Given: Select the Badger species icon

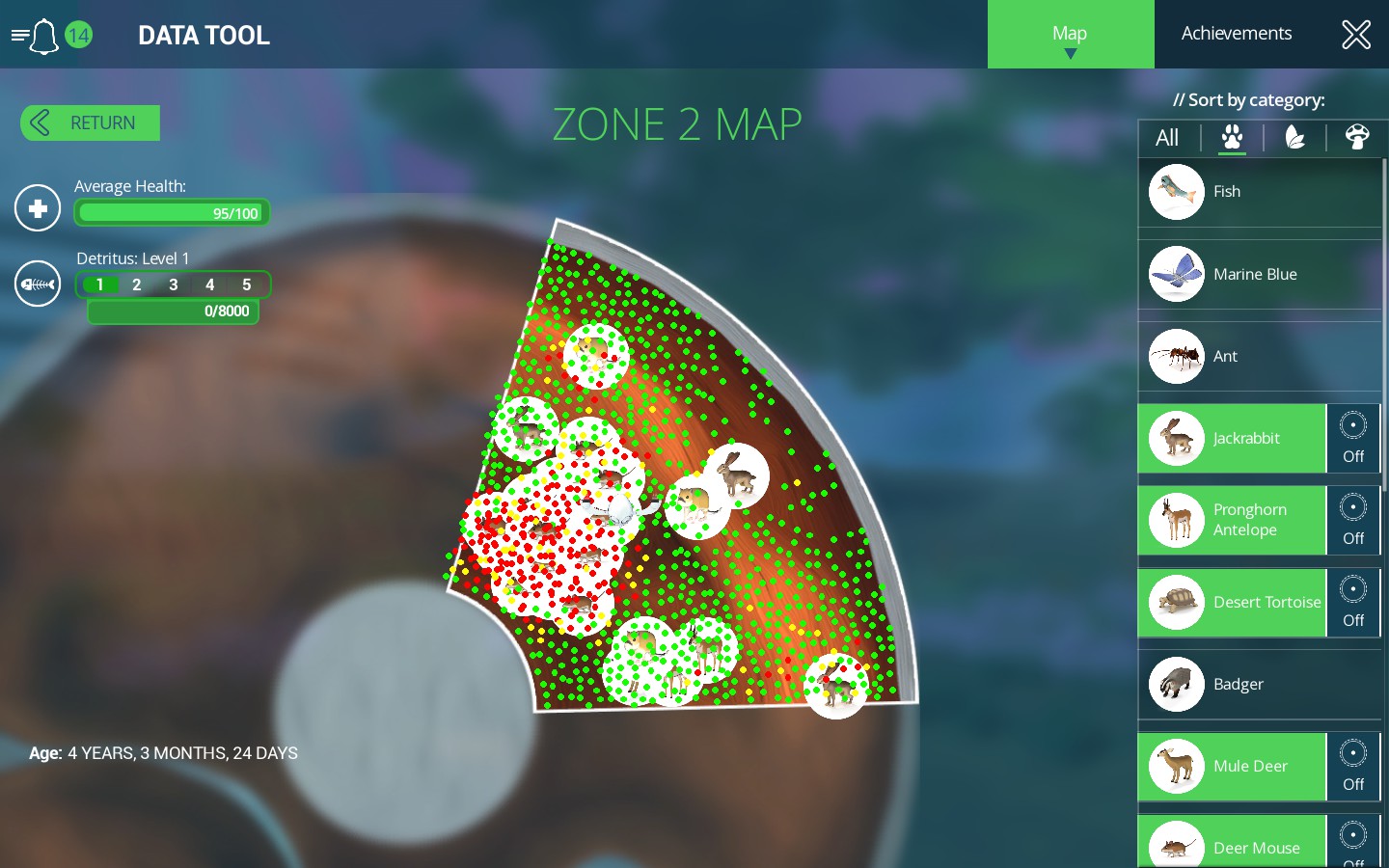Looking at the screenshot, I should tap(1176, 684).
